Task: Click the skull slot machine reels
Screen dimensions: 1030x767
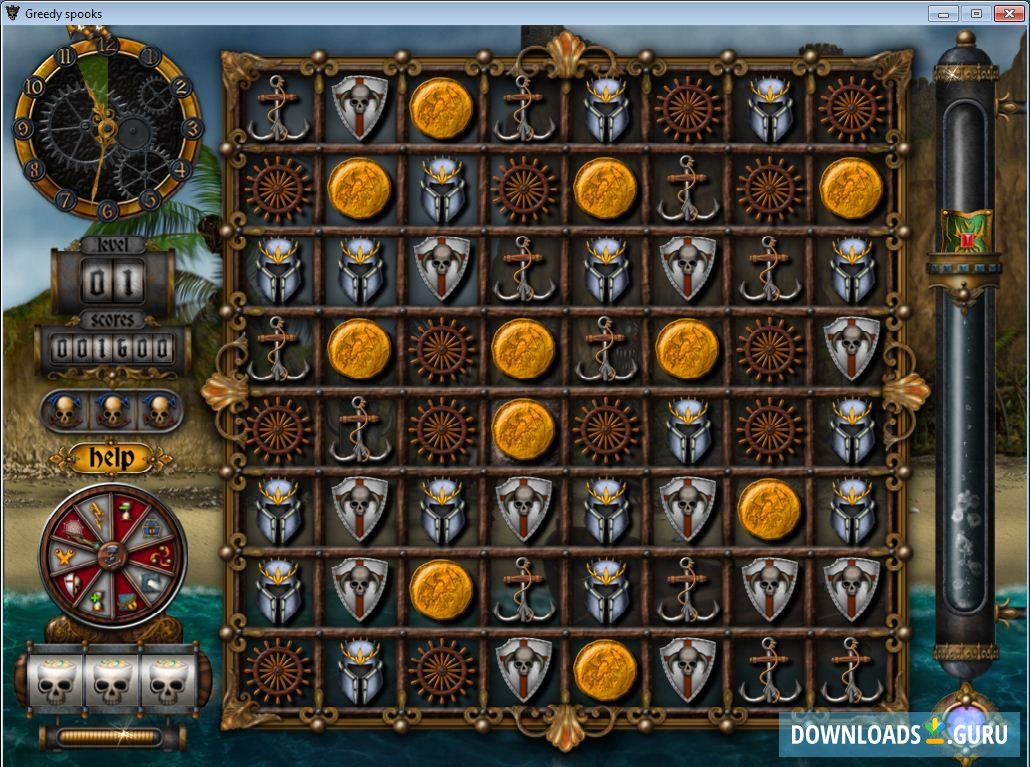Action: tap(112, 681)
